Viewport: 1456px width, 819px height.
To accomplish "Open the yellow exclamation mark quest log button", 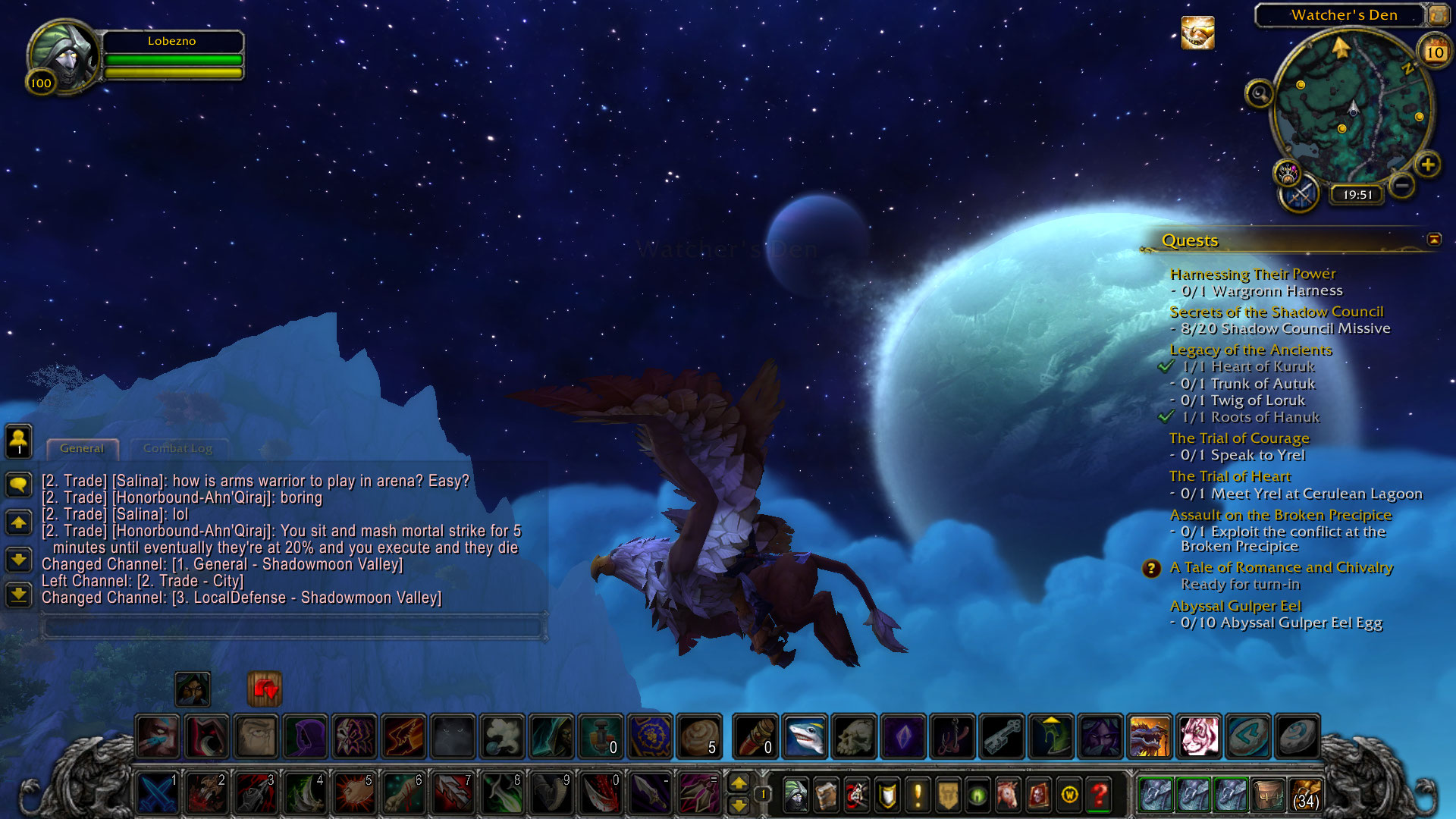I will coord(918,795).
